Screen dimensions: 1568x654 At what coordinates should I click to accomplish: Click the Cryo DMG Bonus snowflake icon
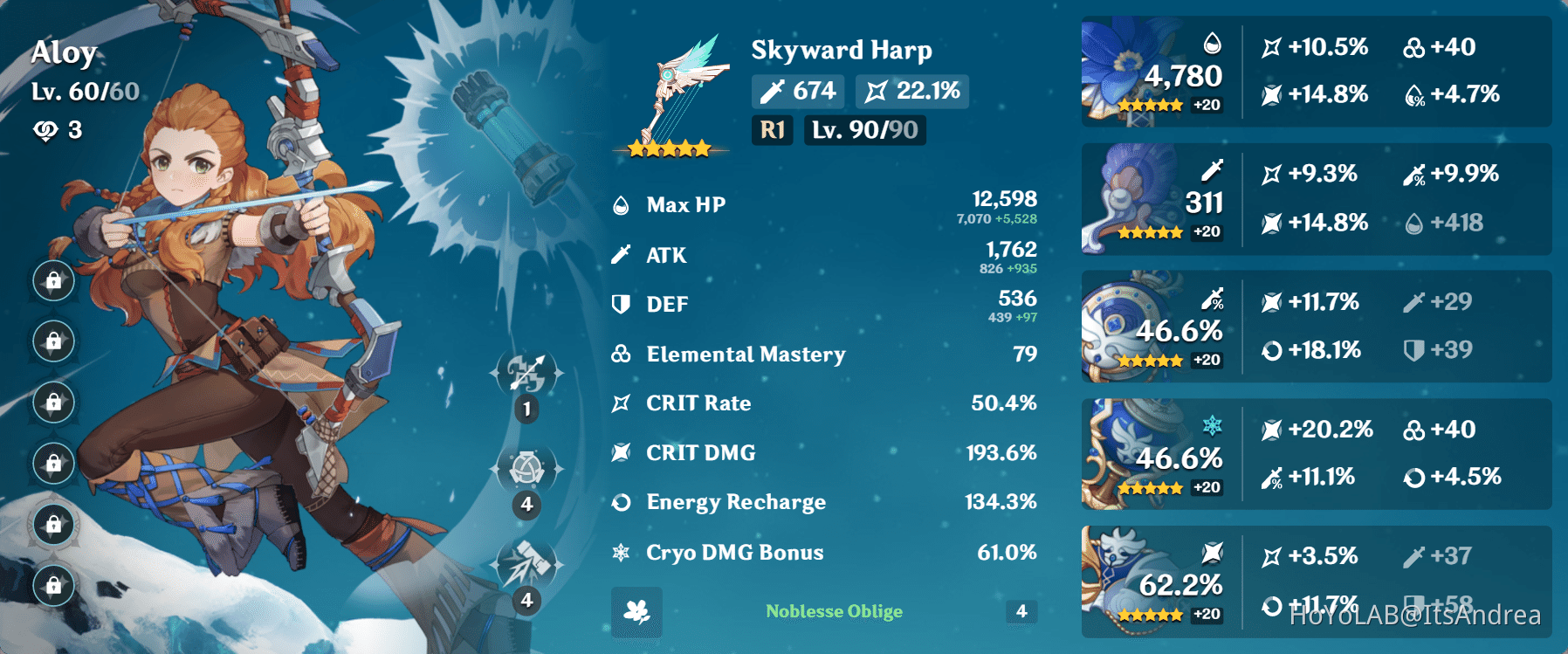coord(621,552)
